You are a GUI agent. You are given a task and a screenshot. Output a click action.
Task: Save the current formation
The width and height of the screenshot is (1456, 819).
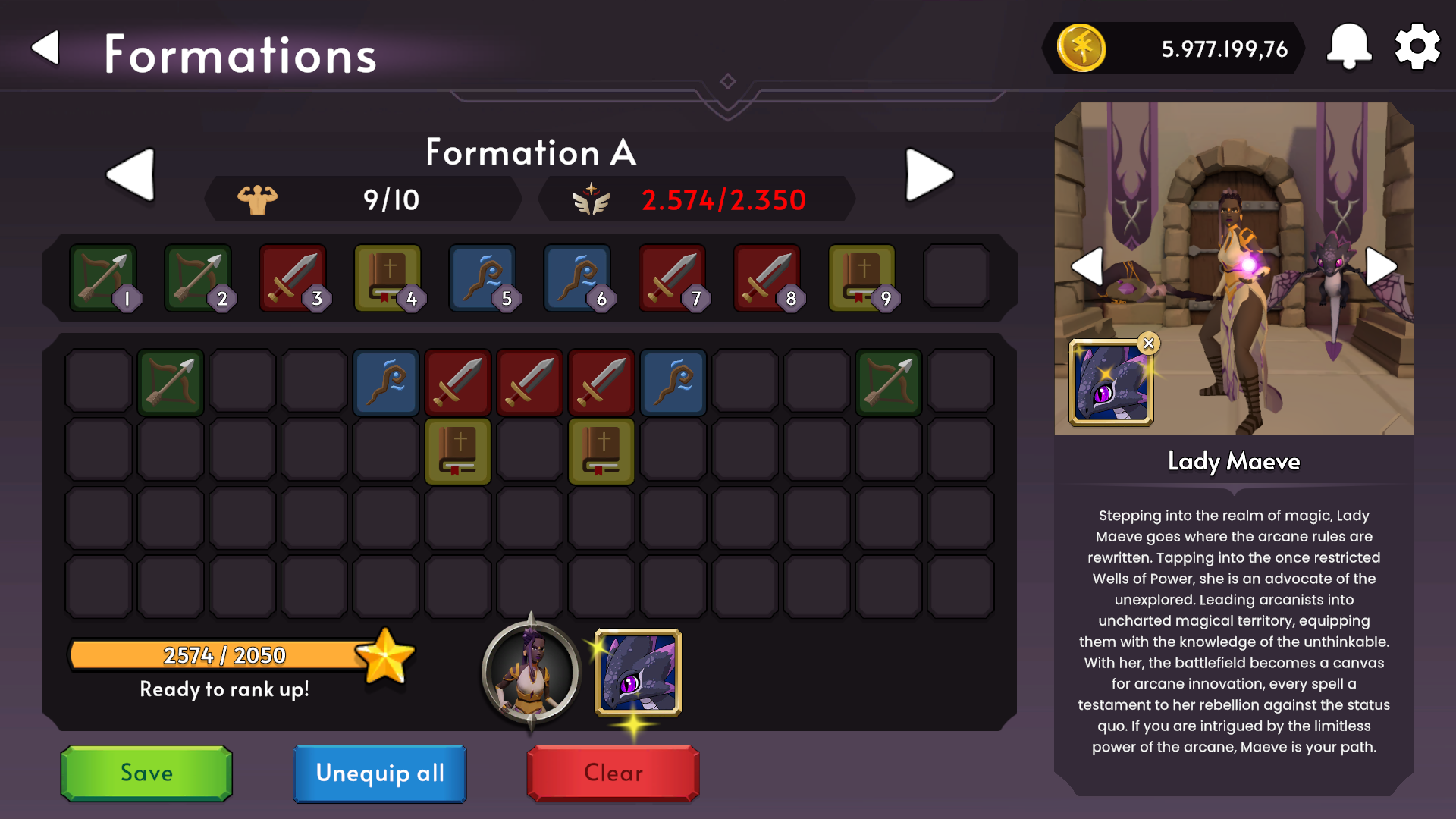point(146,773)
